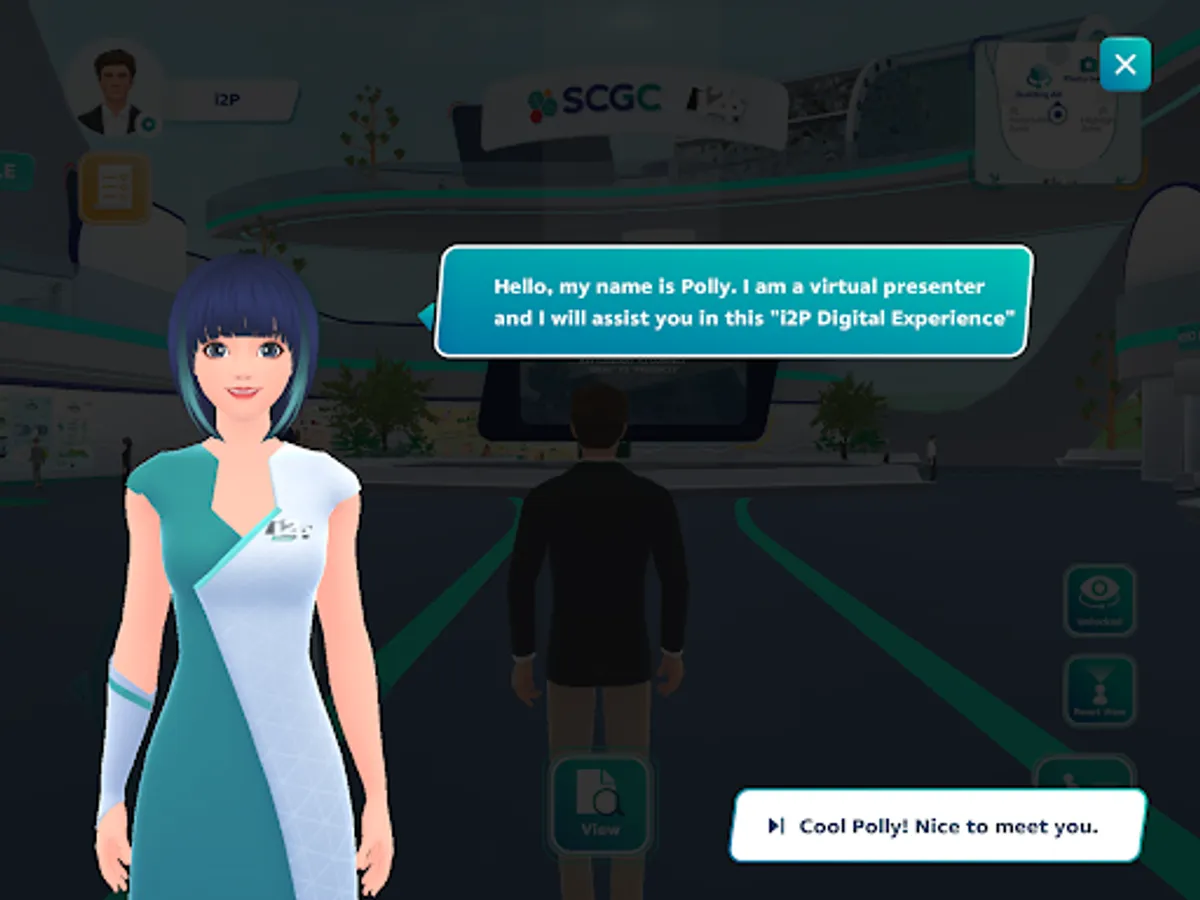
Task: Open the yellow checklist icon
Action: pos(114,187)
